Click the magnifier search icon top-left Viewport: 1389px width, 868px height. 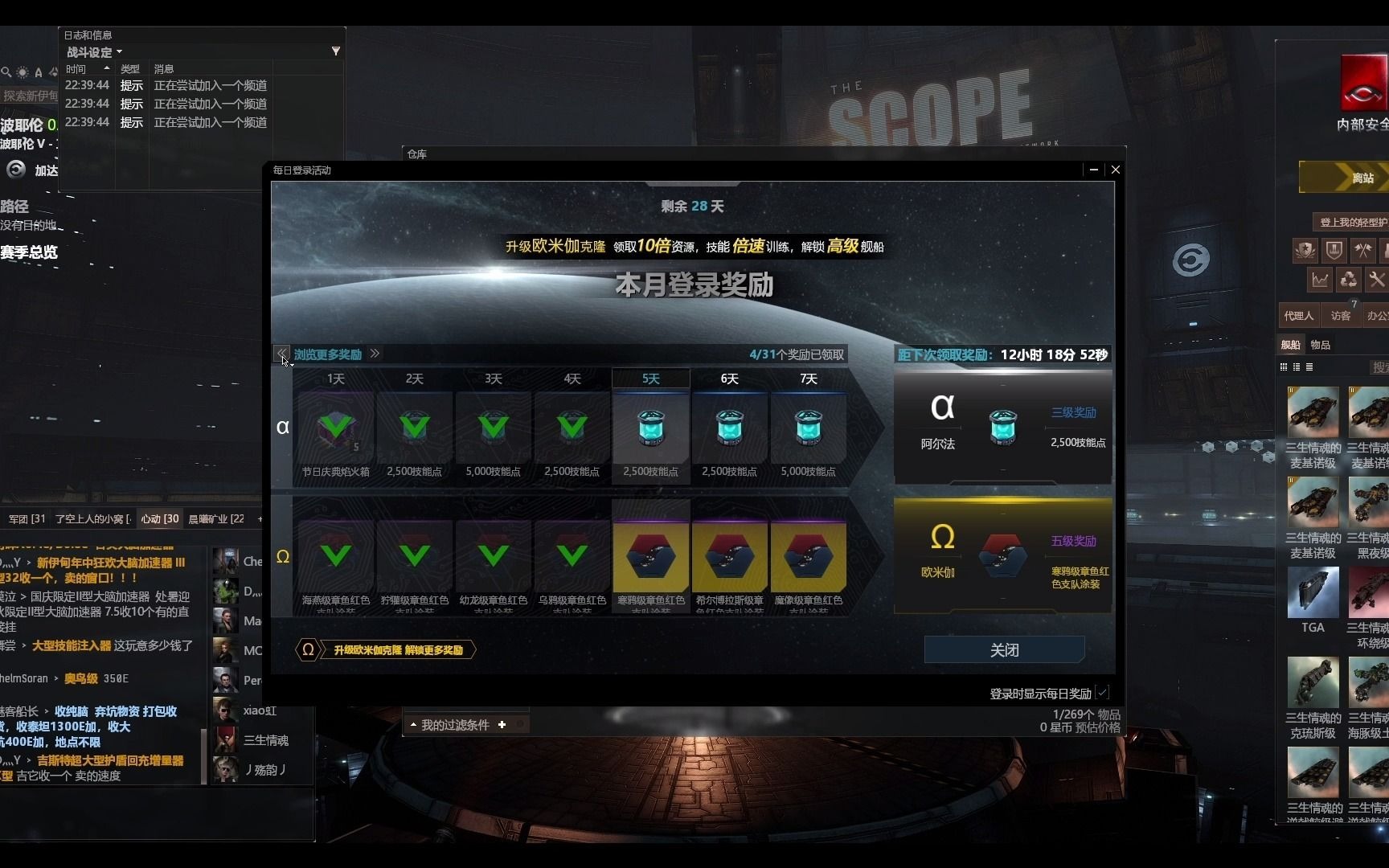click(8, 72)
